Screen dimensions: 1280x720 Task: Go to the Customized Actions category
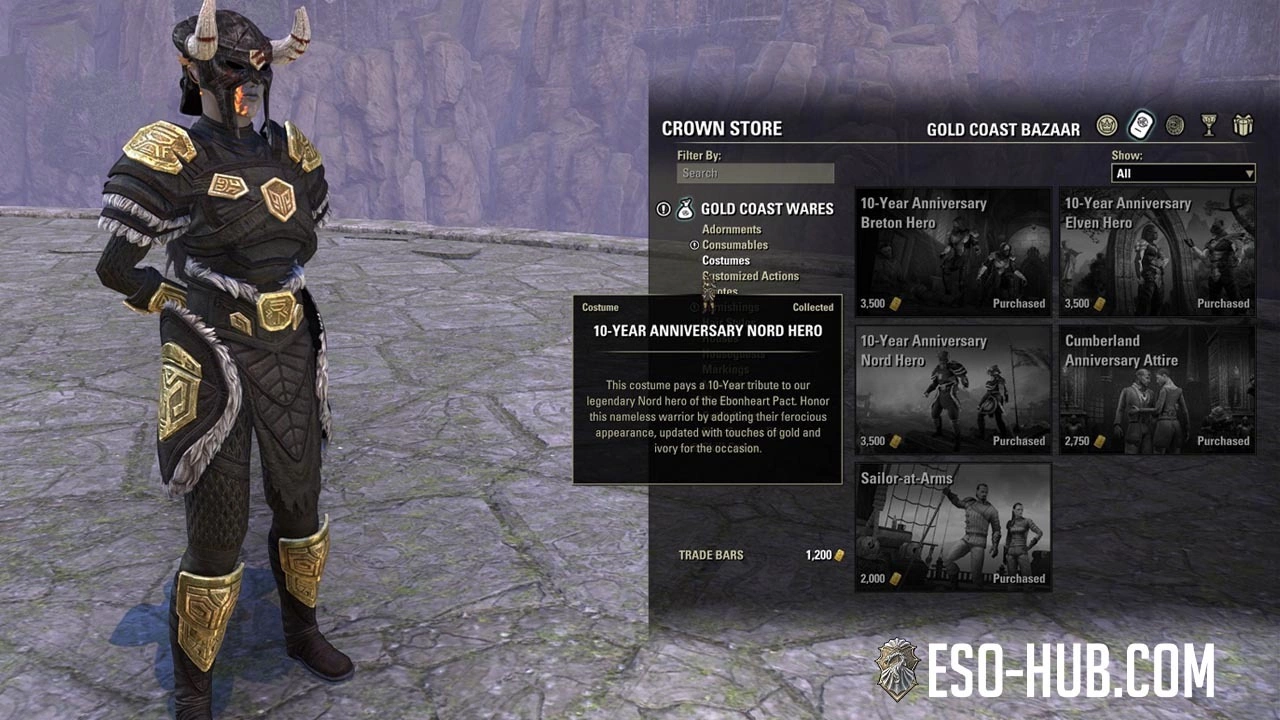tap(751, 276)
